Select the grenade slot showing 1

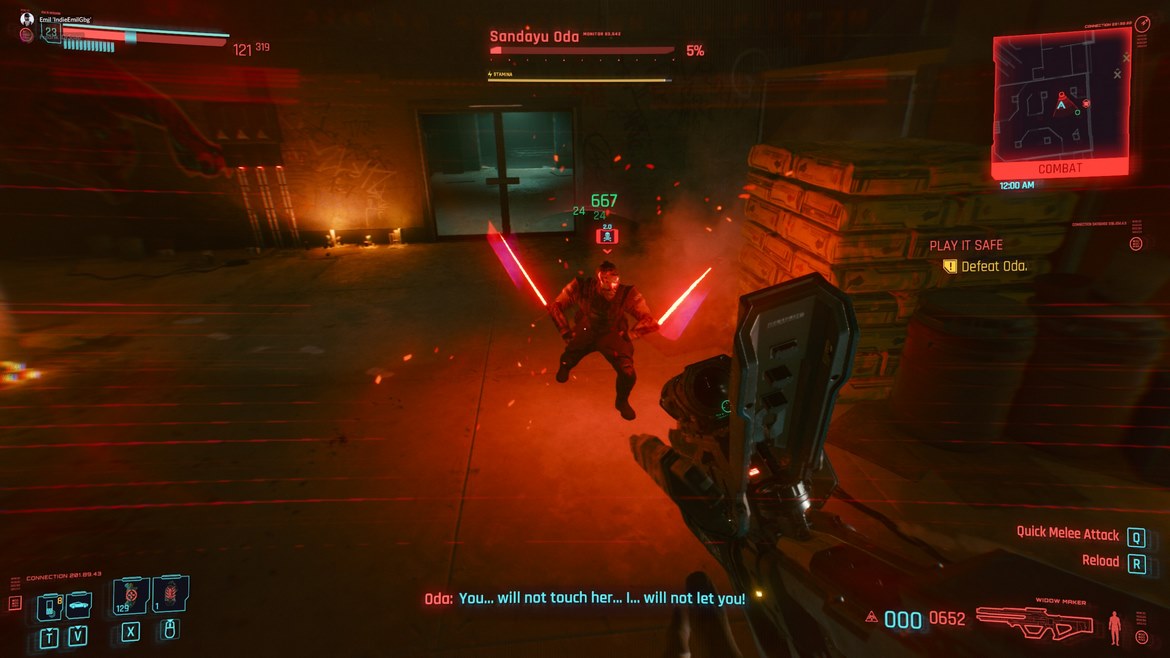[x=169, y=596]
